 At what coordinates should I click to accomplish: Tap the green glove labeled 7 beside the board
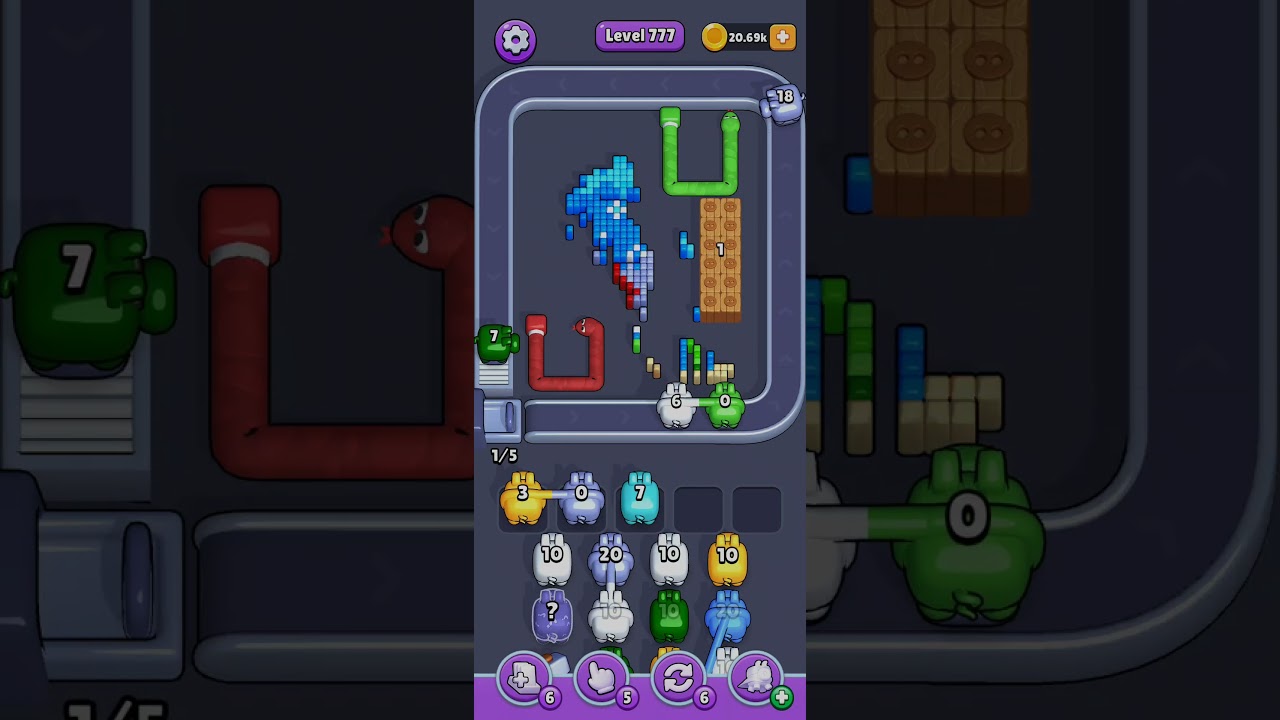coord(496,342)
